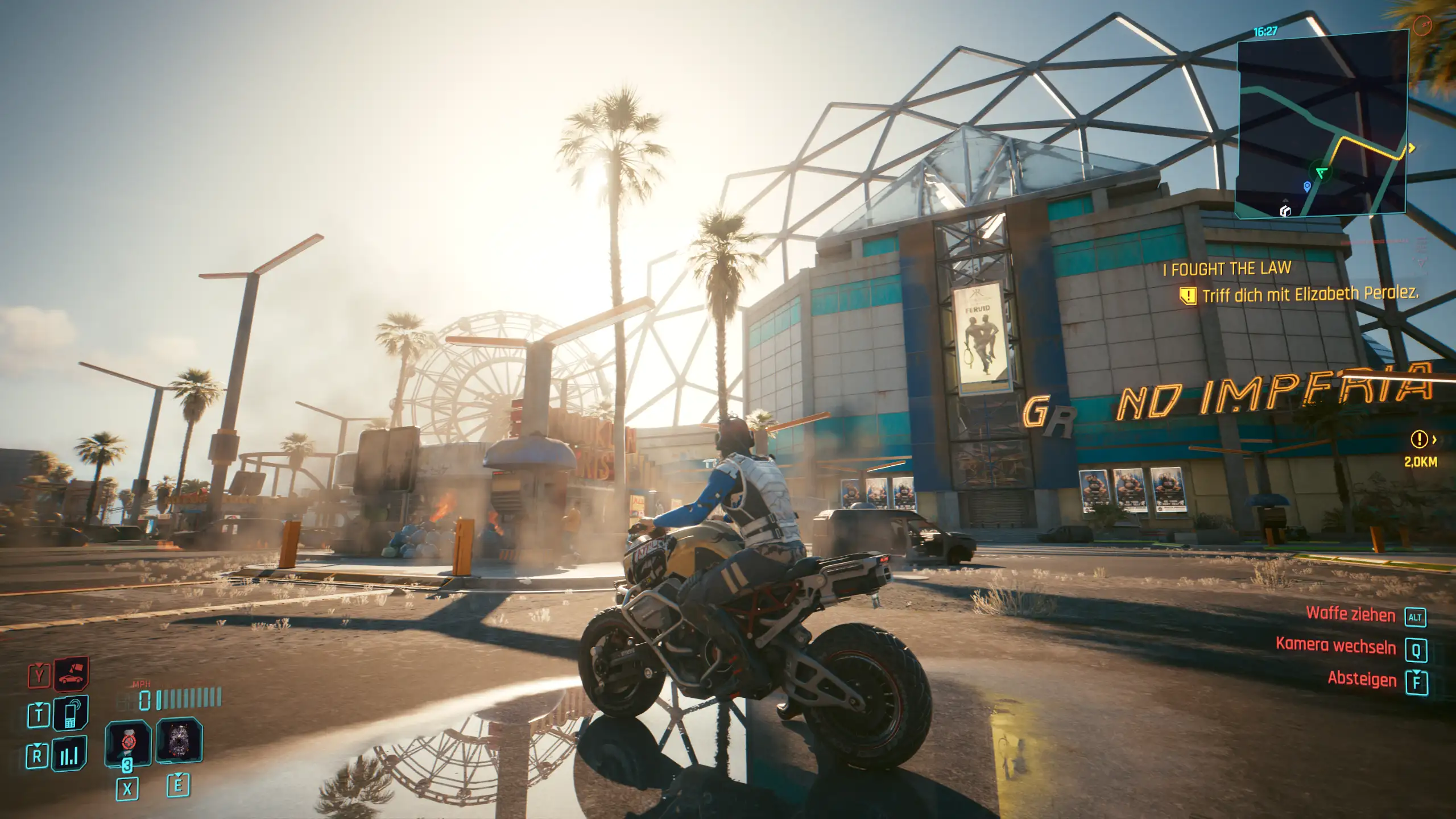Open the phone icon

[x=71, y=713]
